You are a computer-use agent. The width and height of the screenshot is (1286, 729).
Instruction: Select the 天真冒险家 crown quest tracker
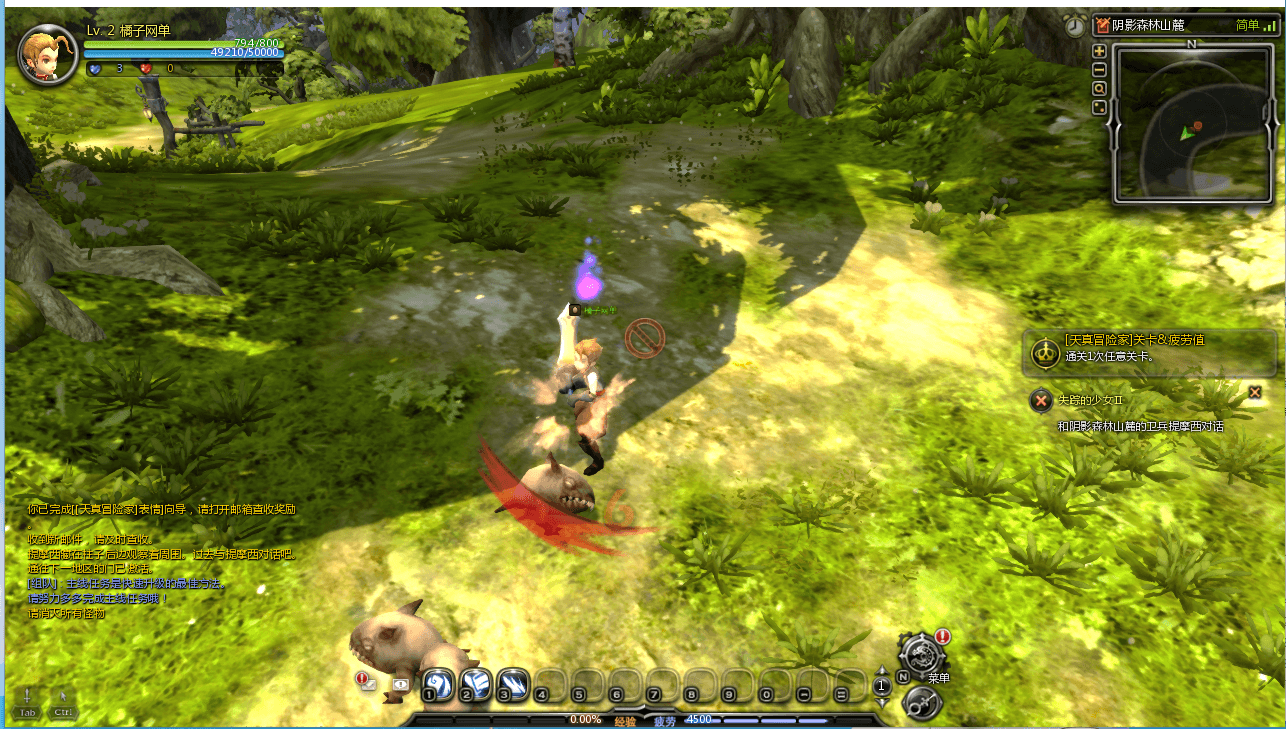pyautogui.click(x=1046, y=351)
